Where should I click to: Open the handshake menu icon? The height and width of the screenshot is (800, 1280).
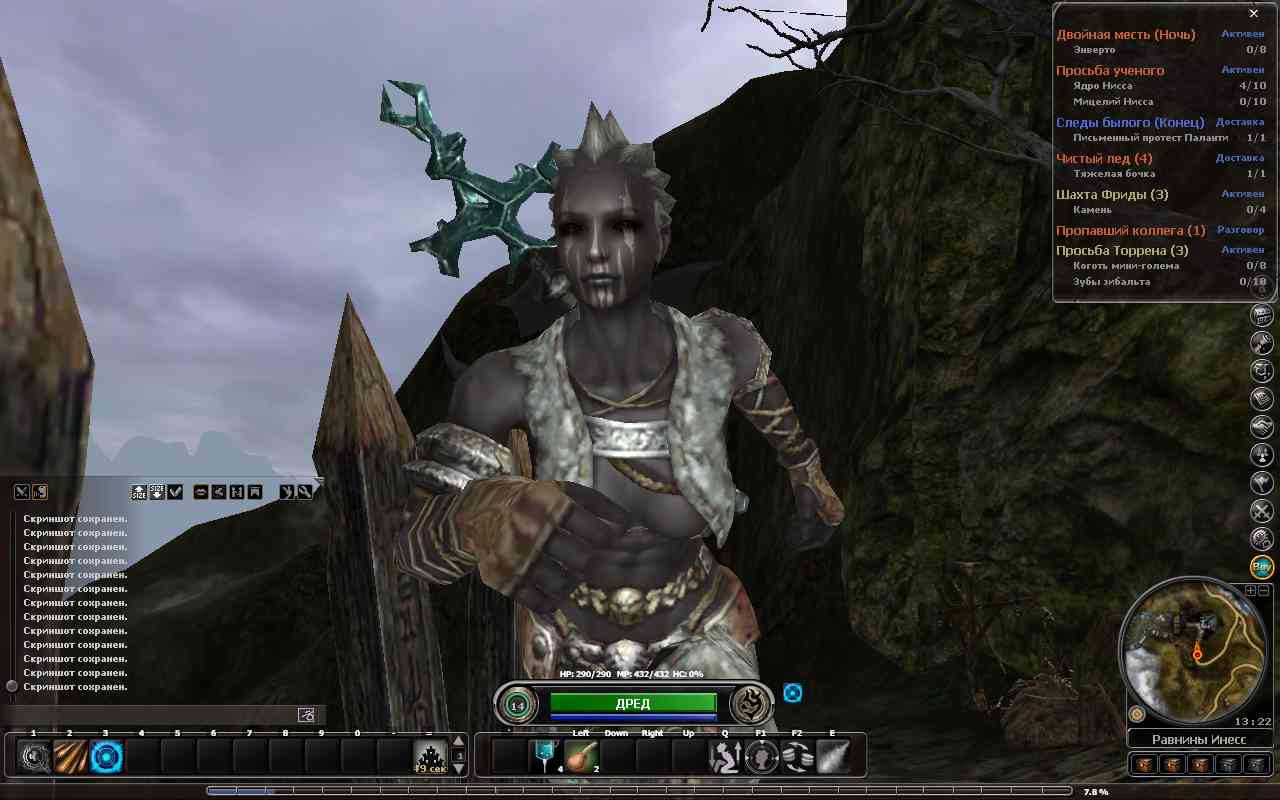[x=1262, y=427]
